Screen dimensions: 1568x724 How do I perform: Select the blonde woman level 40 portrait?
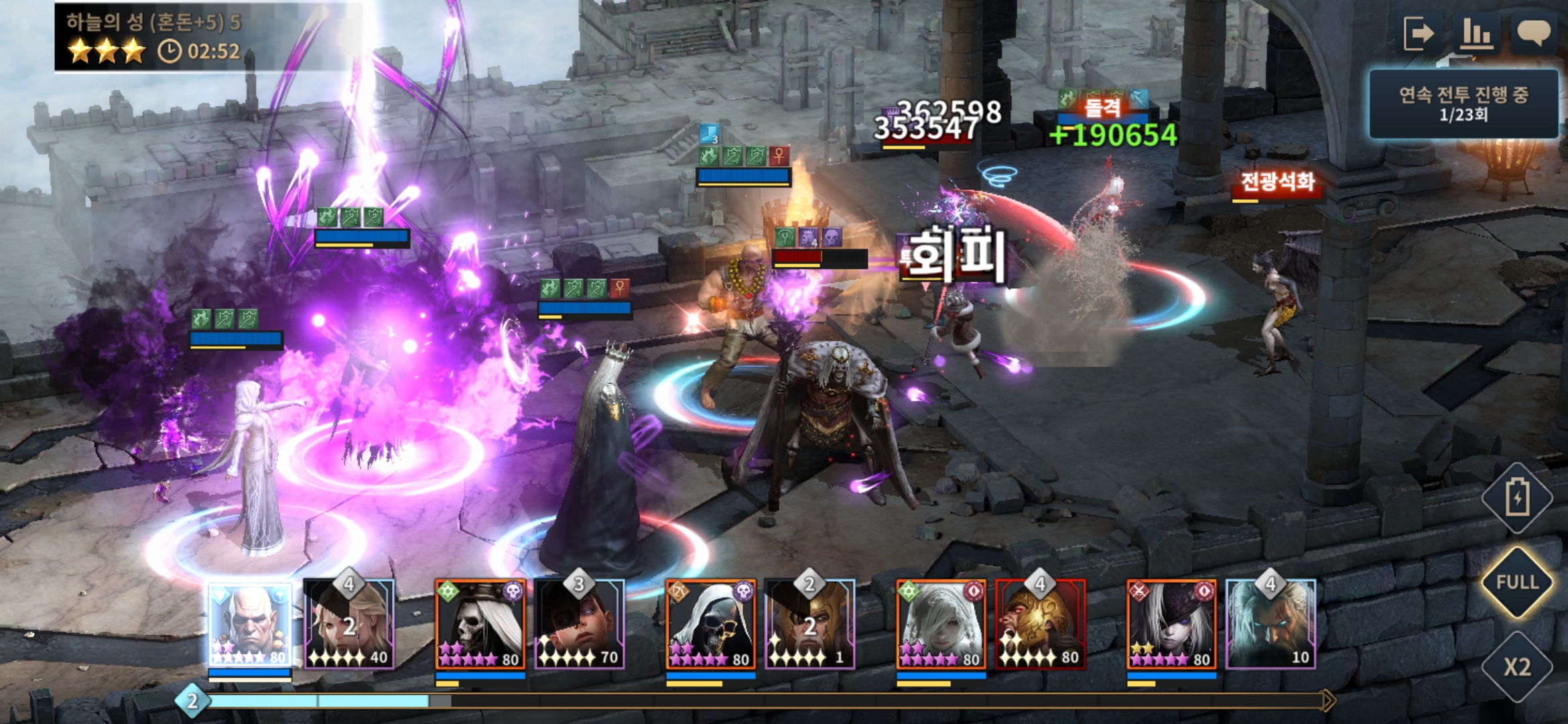click(x=349, y=625)
